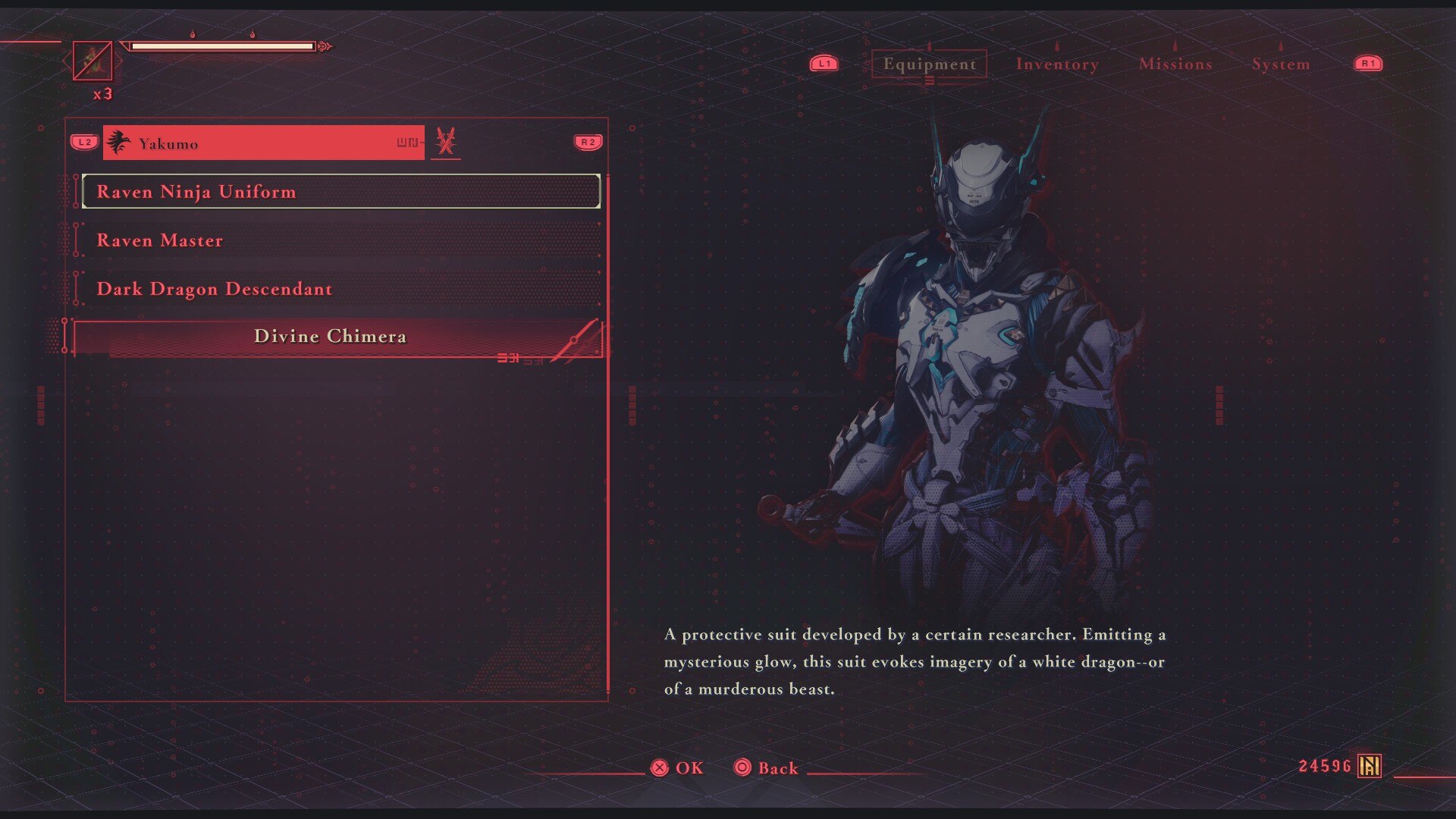This screenshot has width=1456, height=819.
Task: Switch to the Equipment tab
Action: [929, 64]
